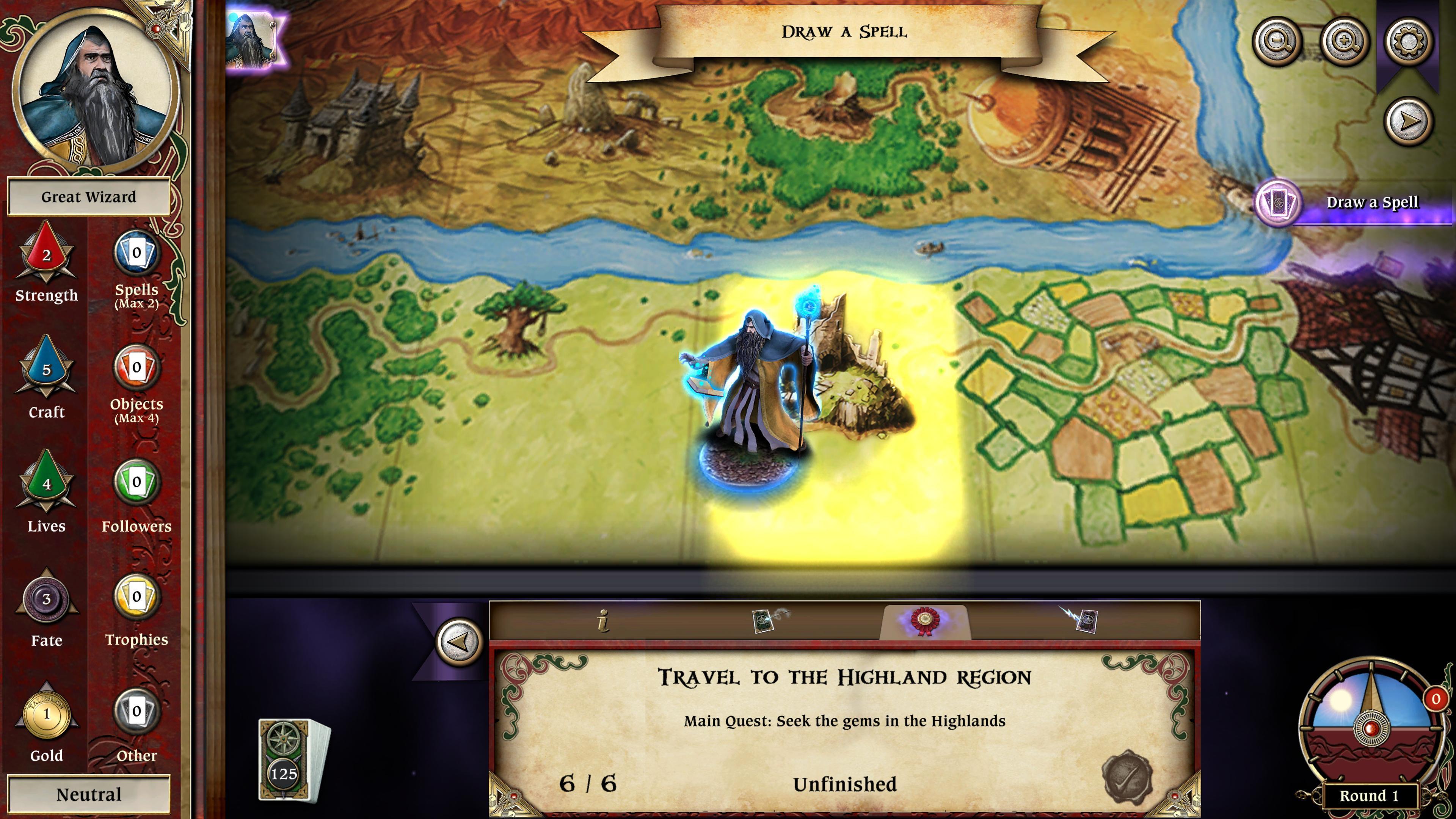Open the settings gear icon
This screenshot has height=819, width=1456.
point(1407,41)
